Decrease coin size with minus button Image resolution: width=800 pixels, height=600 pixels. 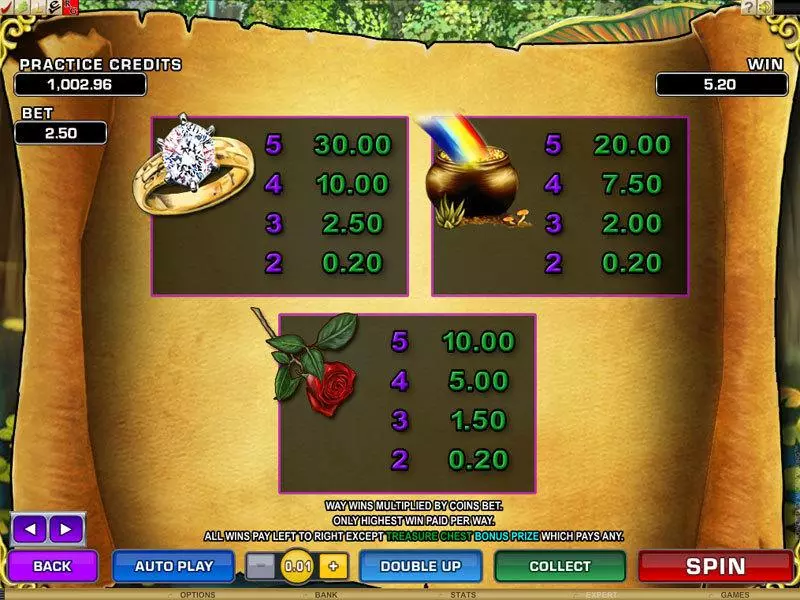[261, 566]
